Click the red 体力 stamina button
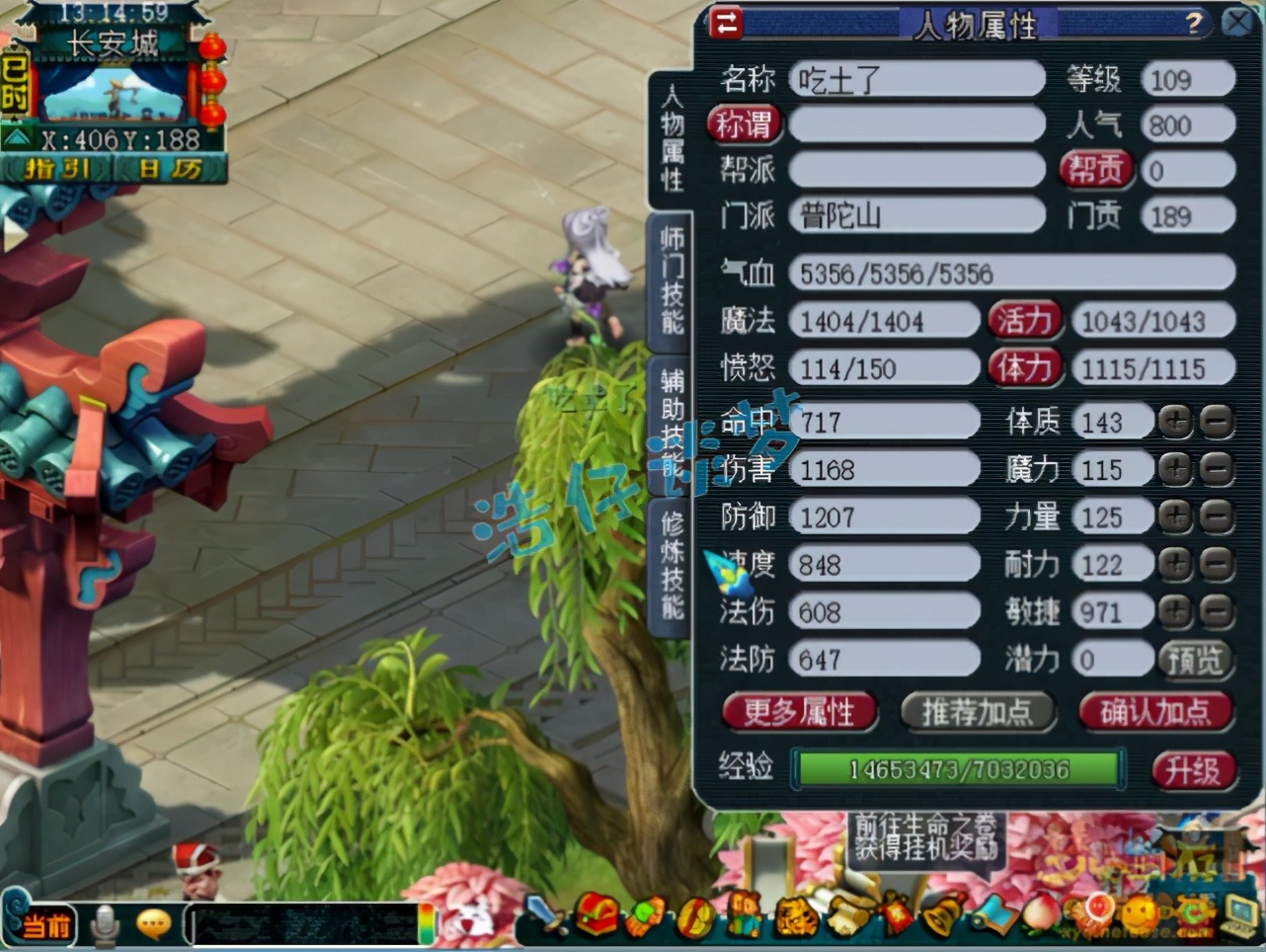Screen dimensions: 1266x952 click(x=1024, y=367)
